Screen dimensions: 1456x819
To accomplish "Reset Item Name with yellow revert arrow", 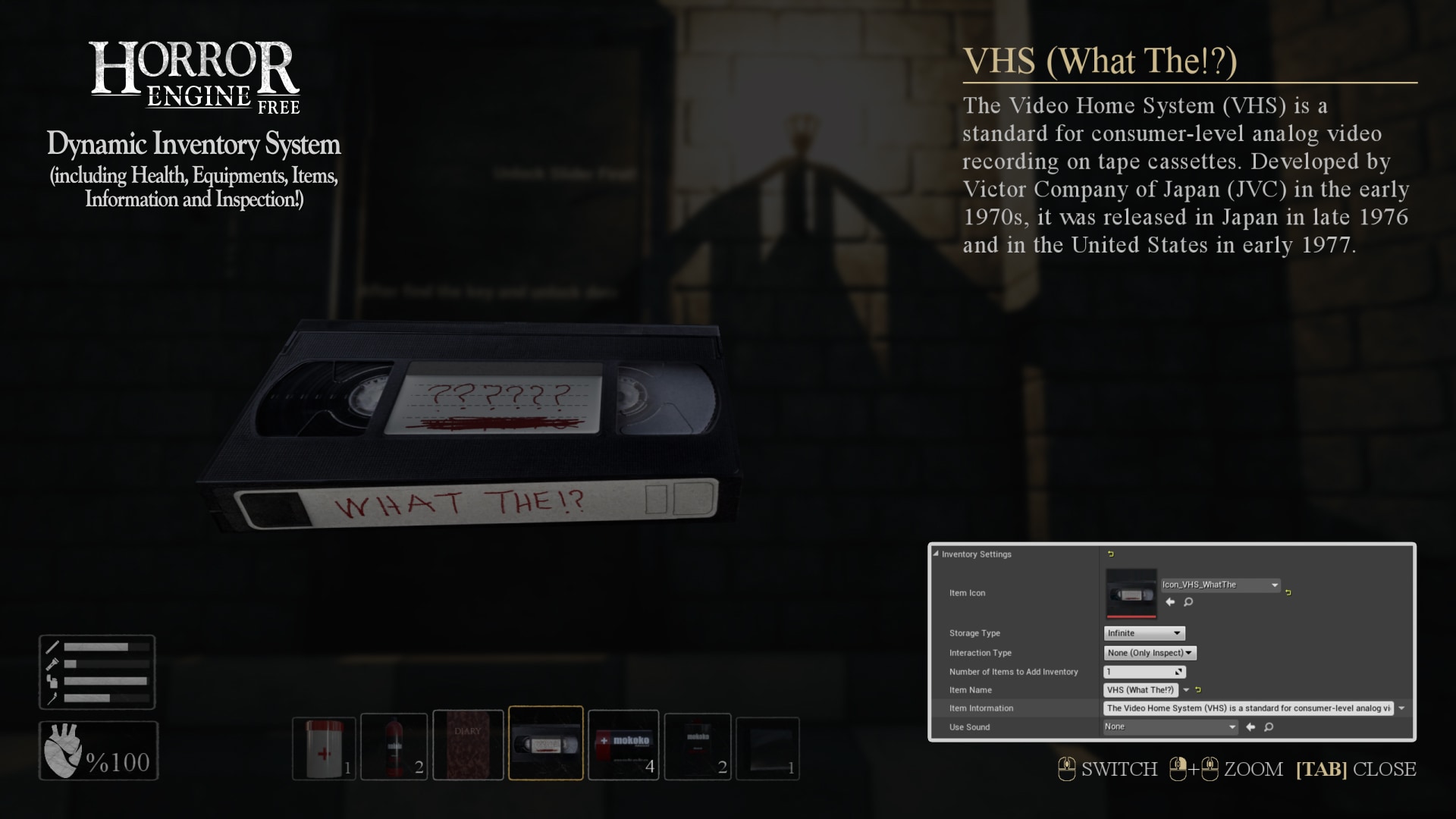I will (1198, 690).
